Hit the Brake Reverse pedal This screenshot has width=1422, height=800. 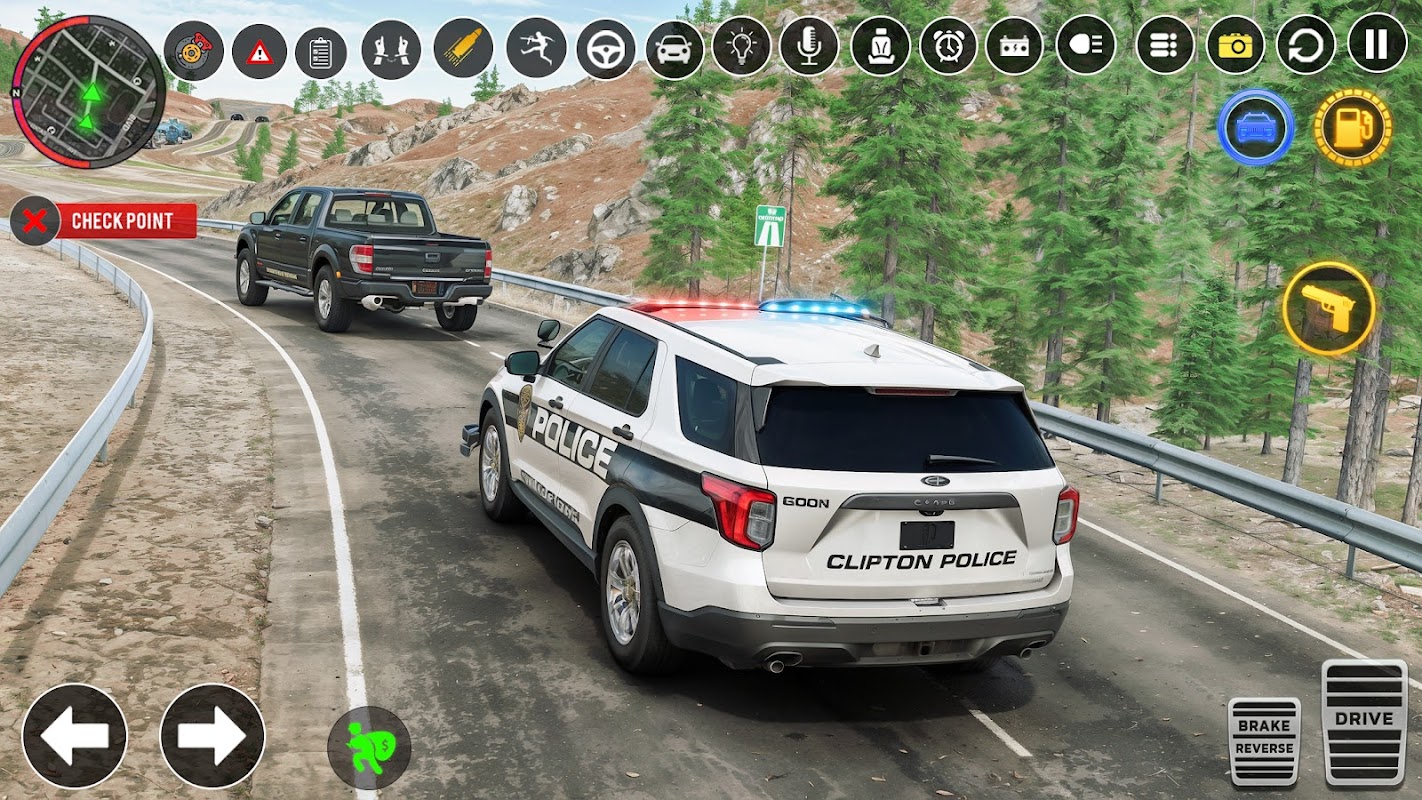(x=1264, y=740)
